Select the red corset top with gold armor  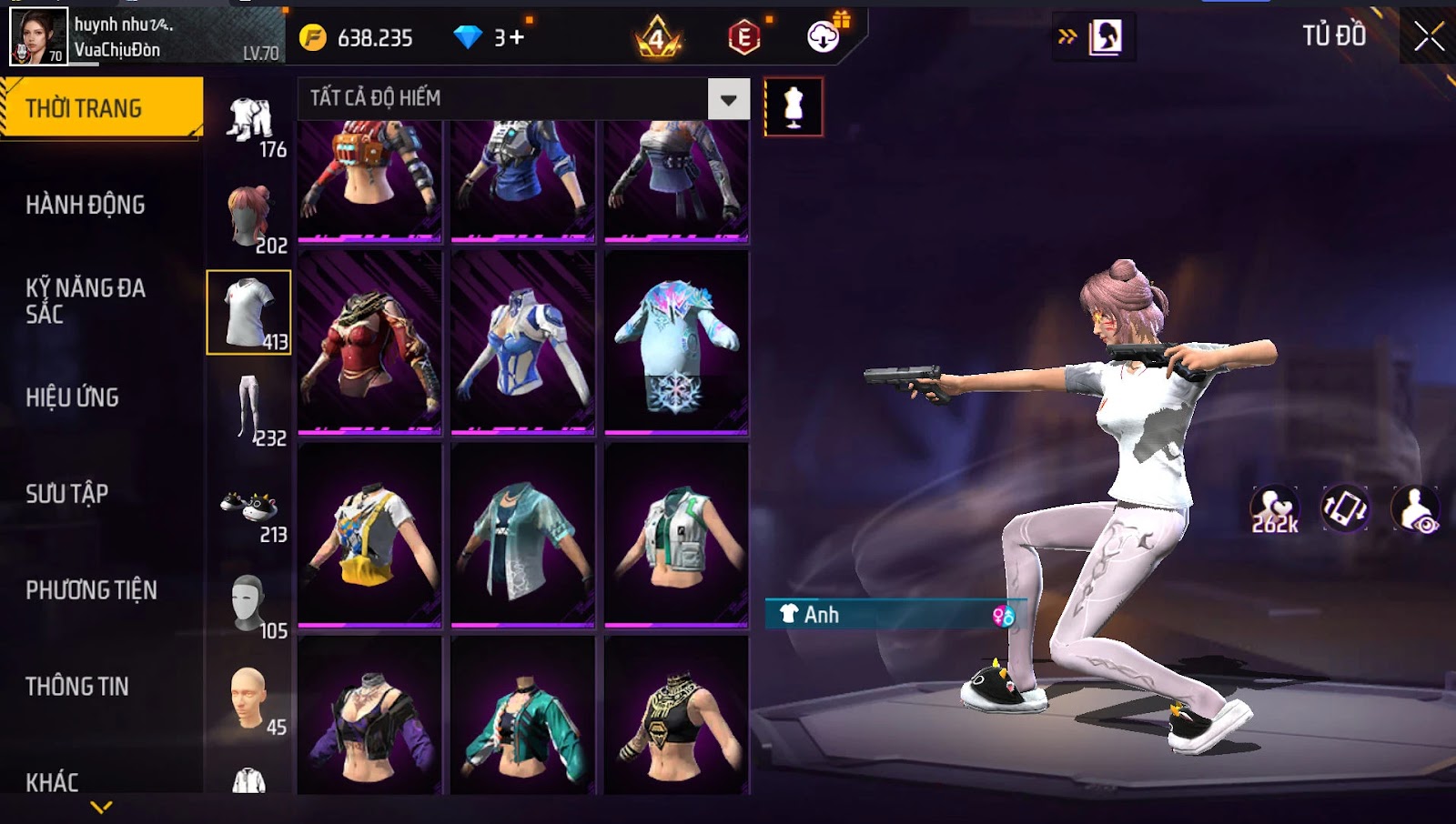point(369,341)
